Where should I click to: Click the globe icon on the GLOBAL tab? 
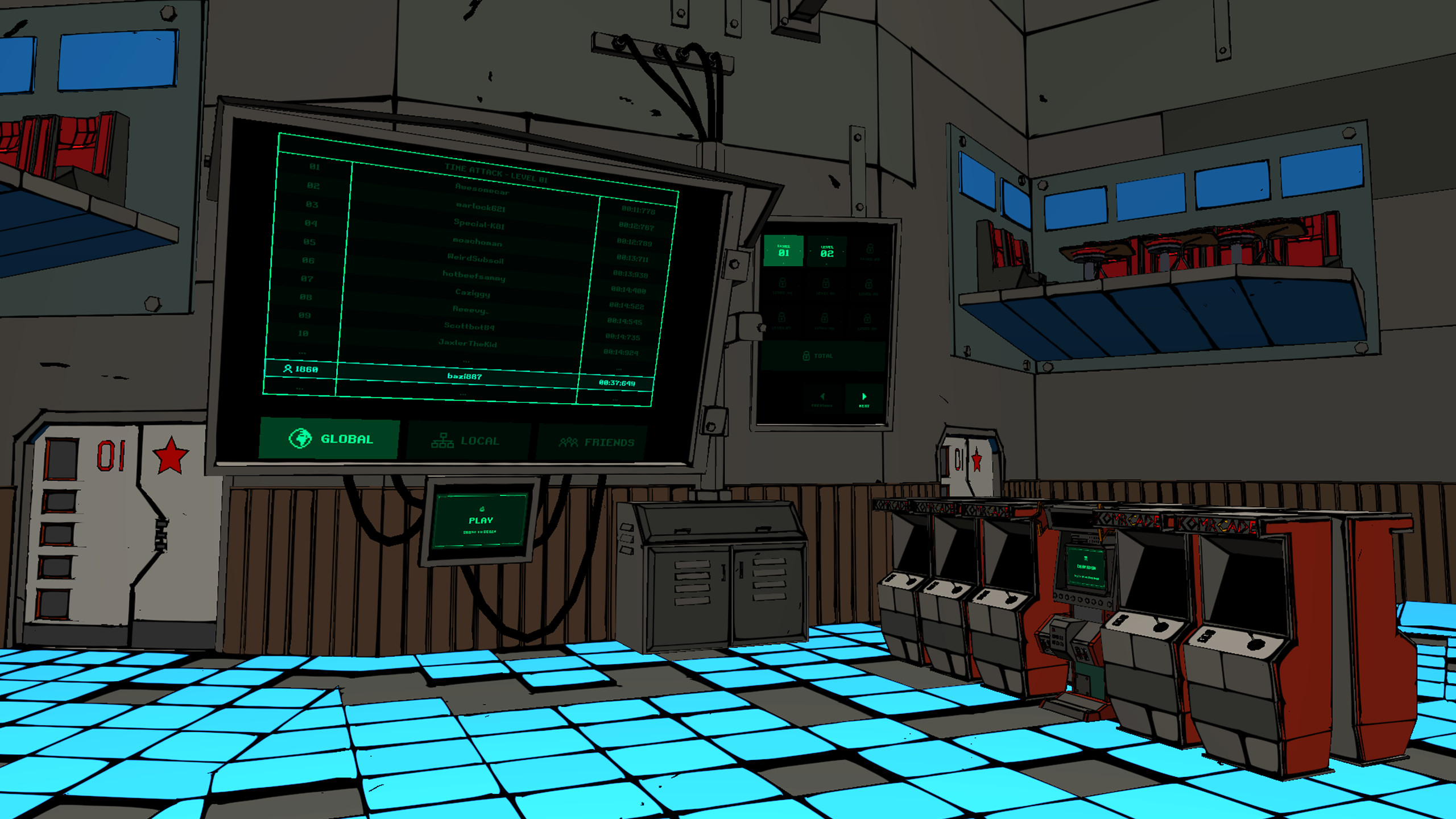(x=301, y=439)
